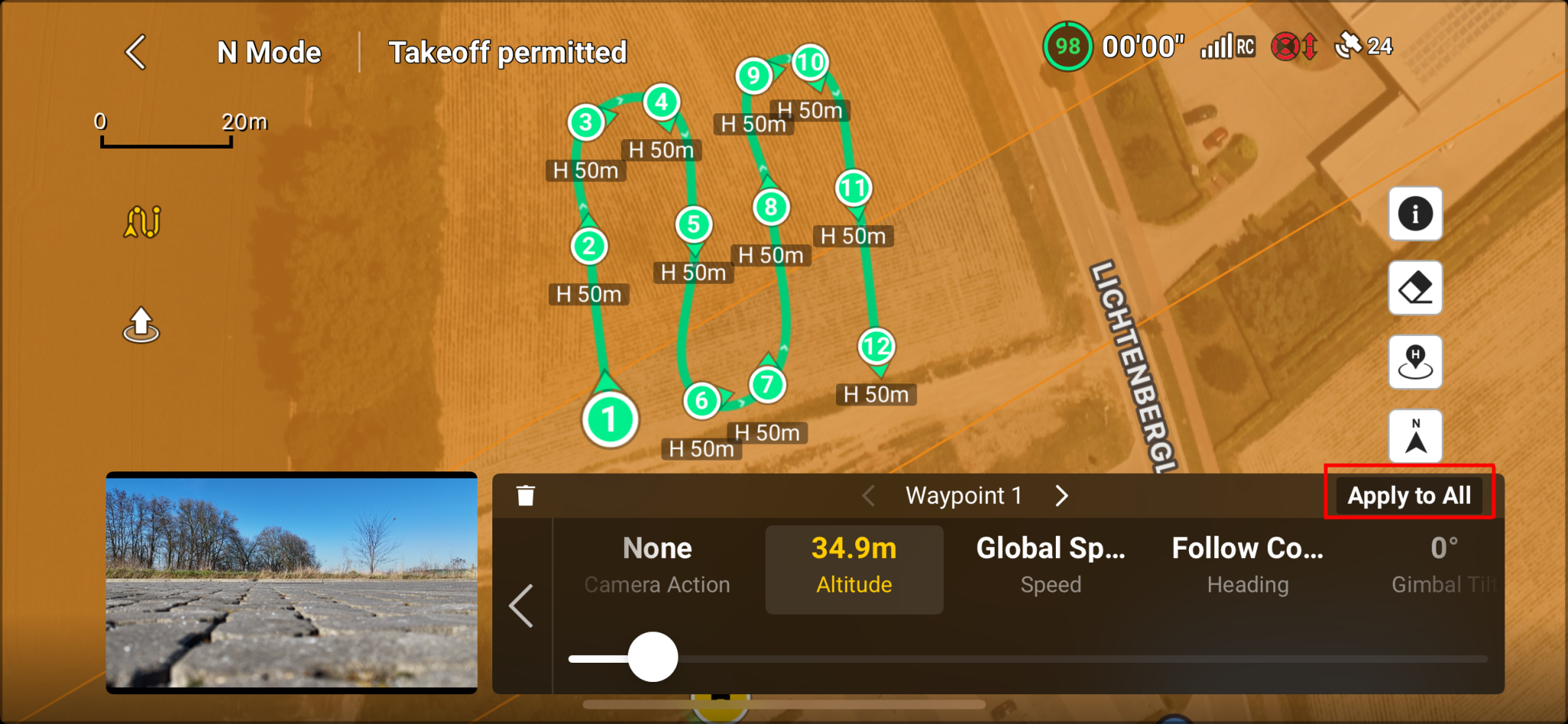Tap the compass to reset map orientation
1568x724 pixels.
click(x=1416, y=435)
